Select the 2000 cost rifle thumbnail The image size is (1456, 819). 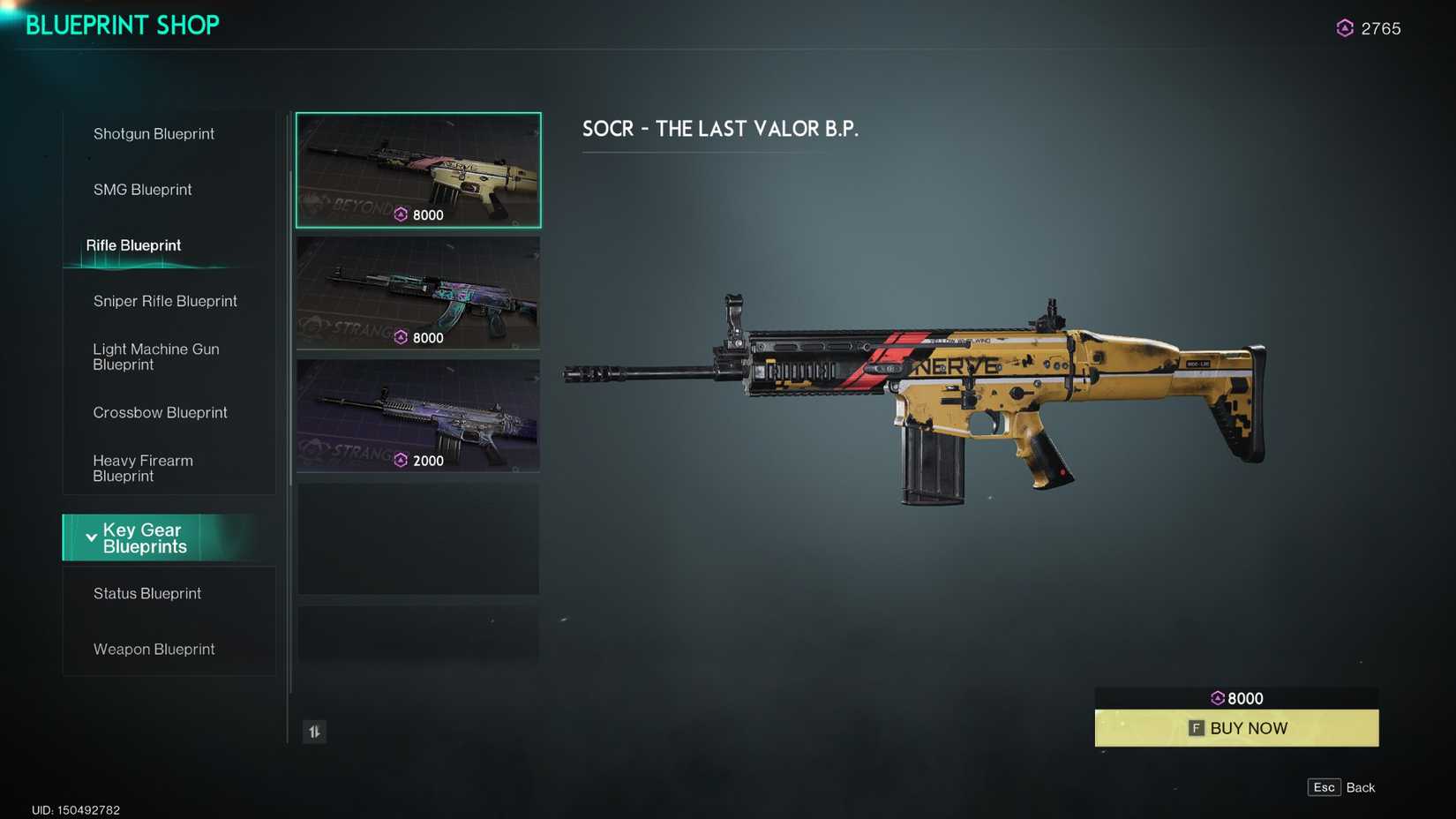[x=417, y=415]
